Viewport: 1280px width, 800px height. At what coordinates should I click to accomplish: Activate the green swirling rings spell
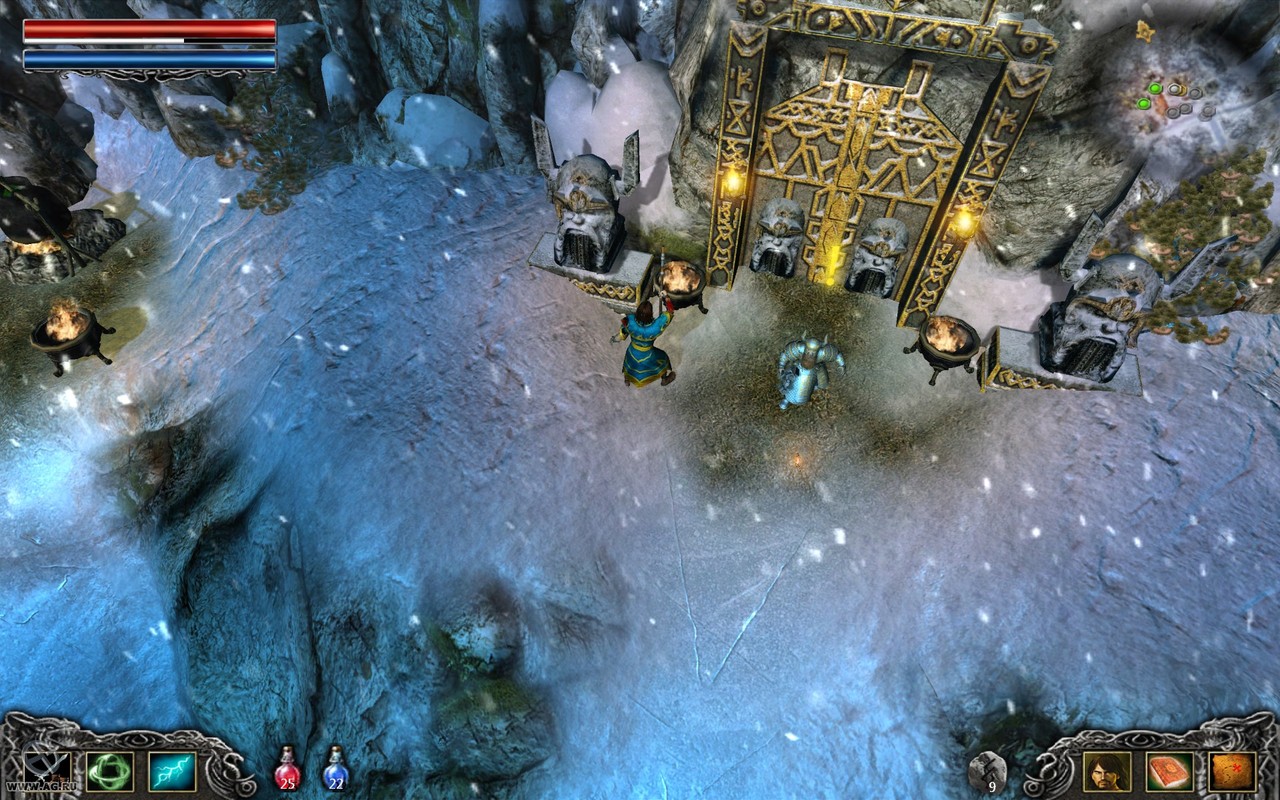pyautogui.click(x=110, y=771)
